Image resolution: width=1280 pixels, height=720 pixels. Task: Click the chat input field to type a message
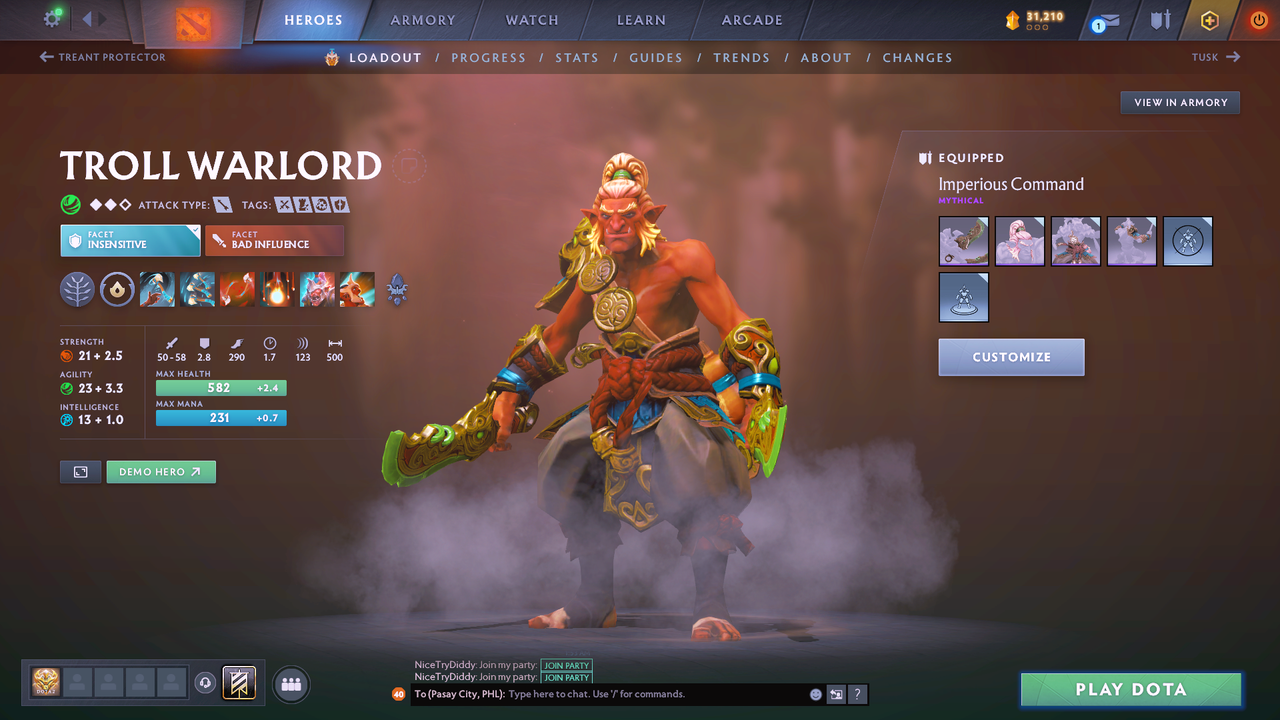tap(620, 693)
